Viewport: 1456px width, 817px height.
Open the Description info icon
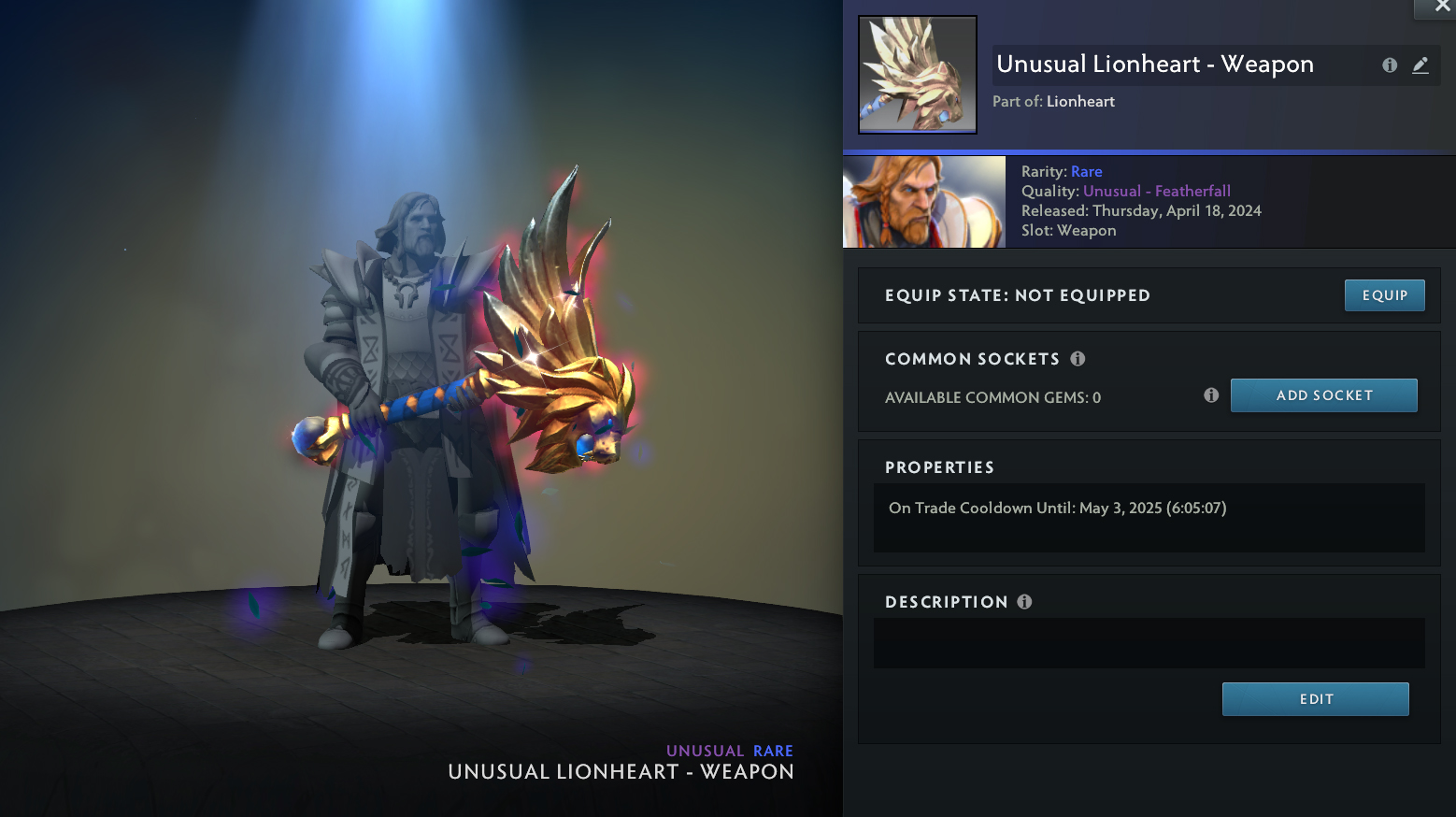point(1024,602)
